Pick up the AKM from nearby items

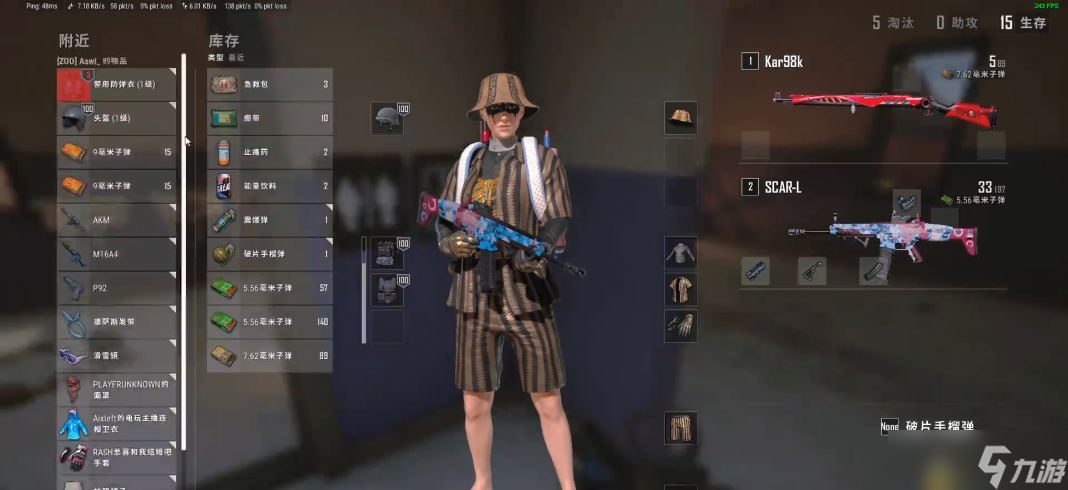pos(116,220)
